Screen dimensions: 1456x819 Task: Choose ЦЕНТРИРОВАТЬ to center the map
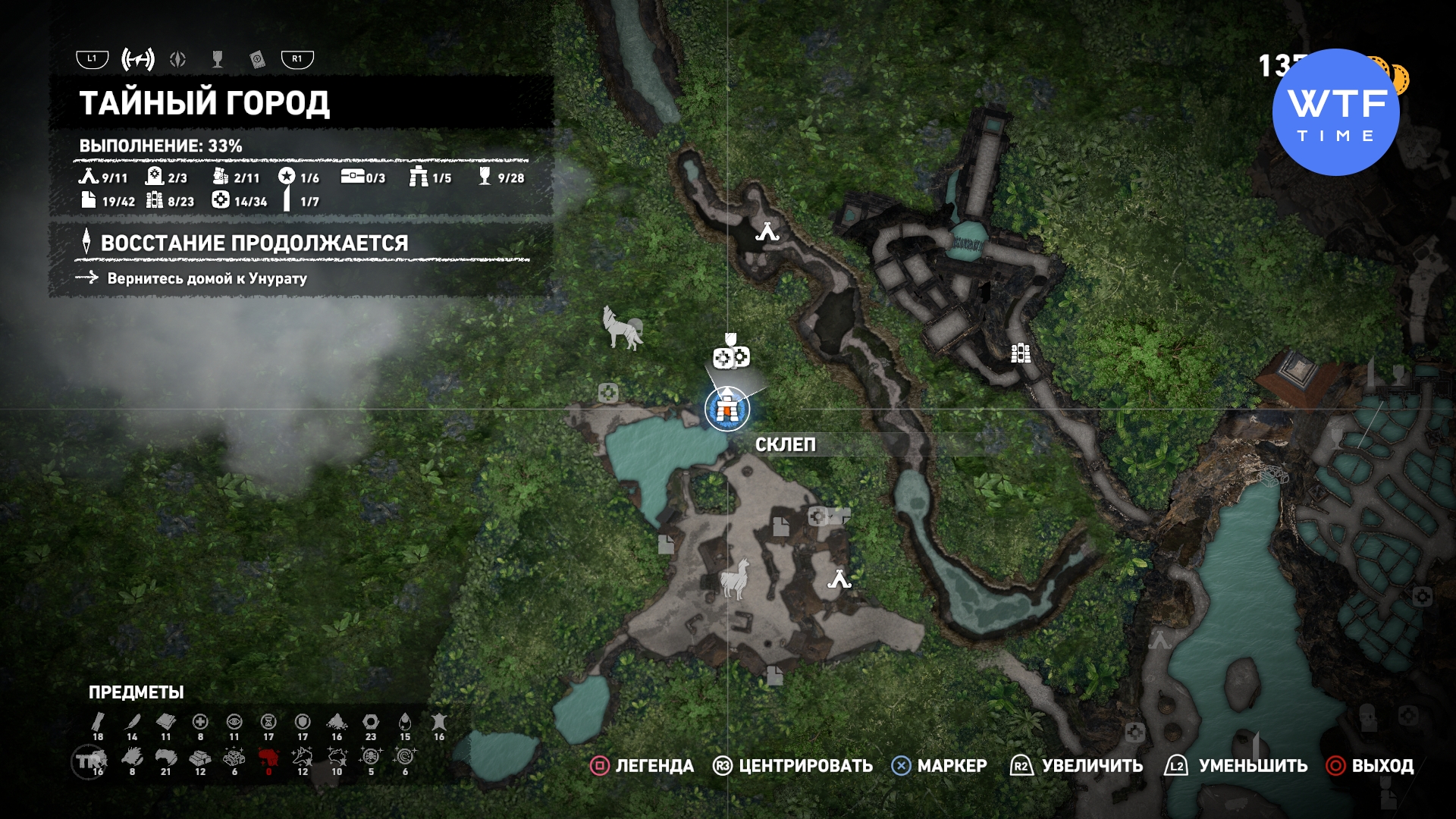[792, 766]
